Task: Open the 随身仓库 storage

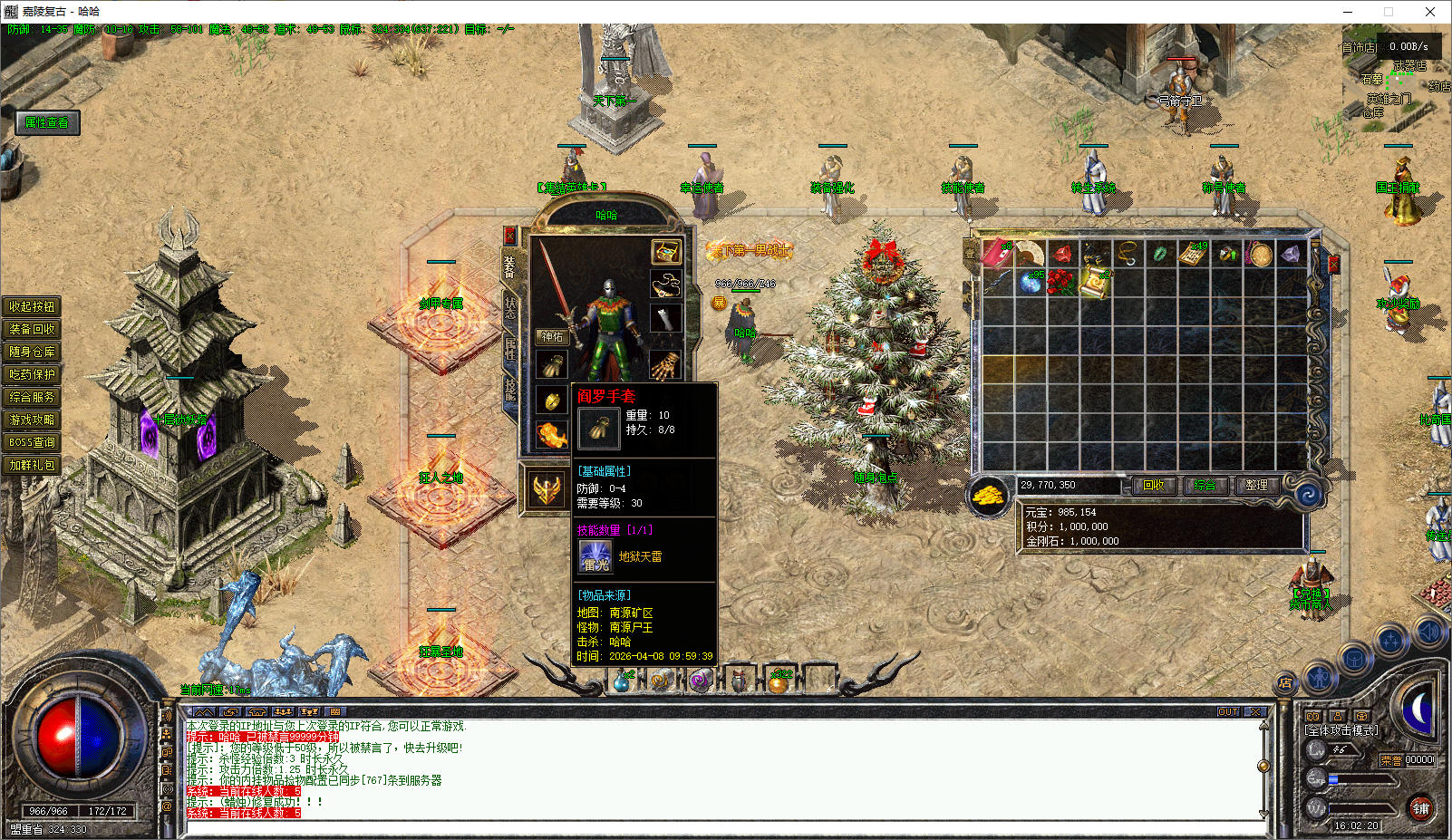Action: (32, 352)
